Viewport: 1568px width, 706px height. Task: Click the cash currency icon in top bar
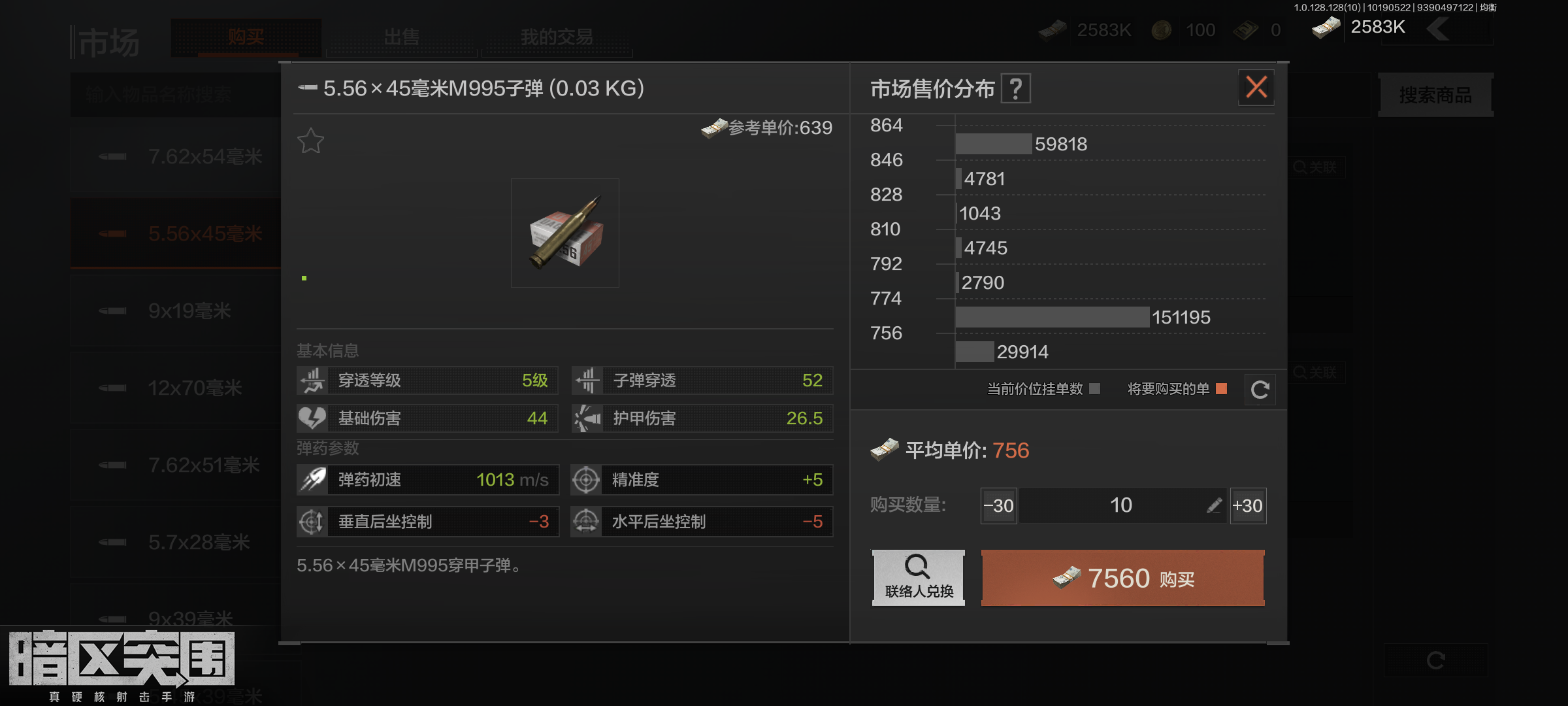coord(1052,30)
